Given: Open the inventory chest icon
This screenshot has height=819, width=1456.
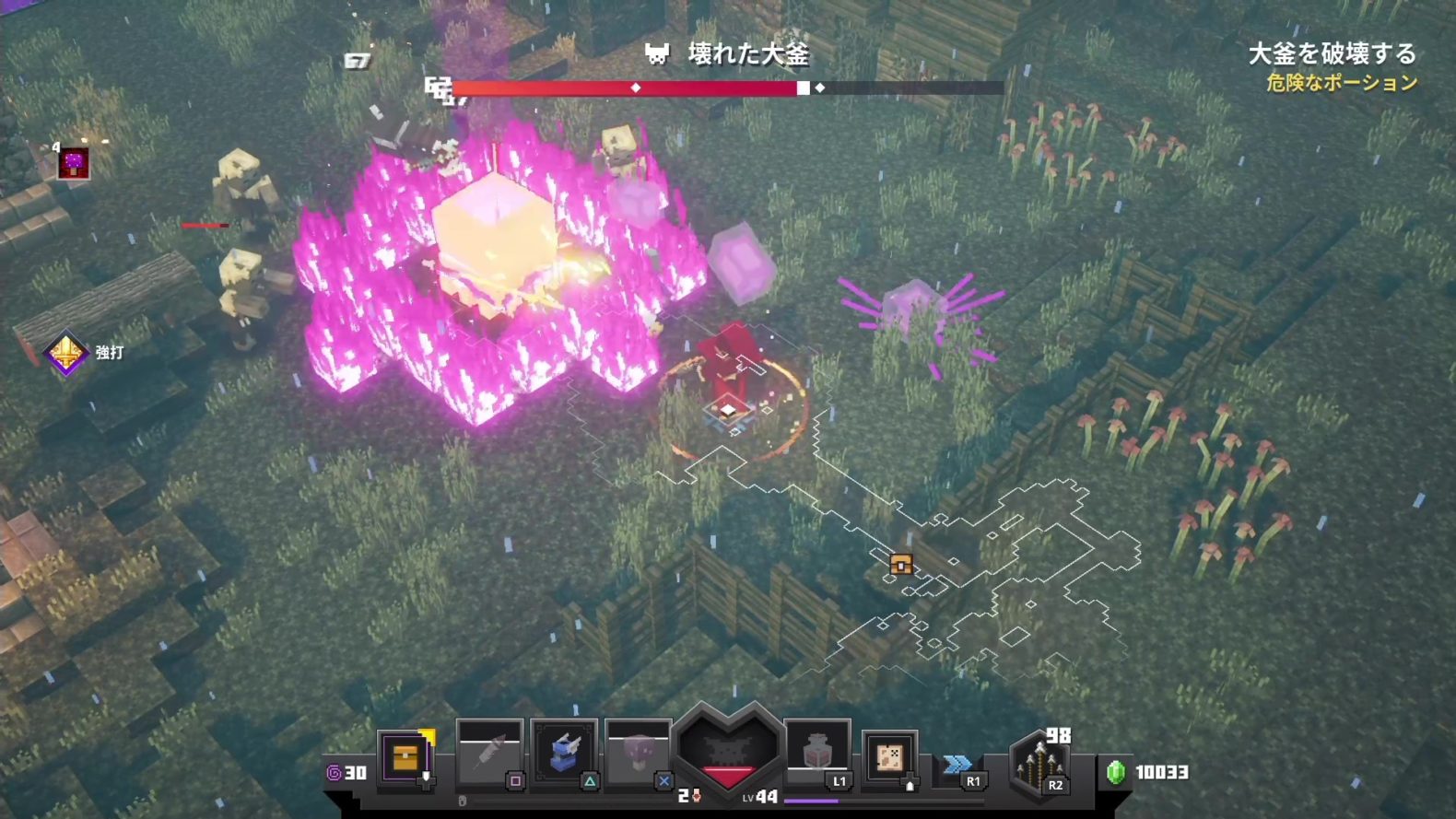Looking at the screenshot, I should [405, 756].
